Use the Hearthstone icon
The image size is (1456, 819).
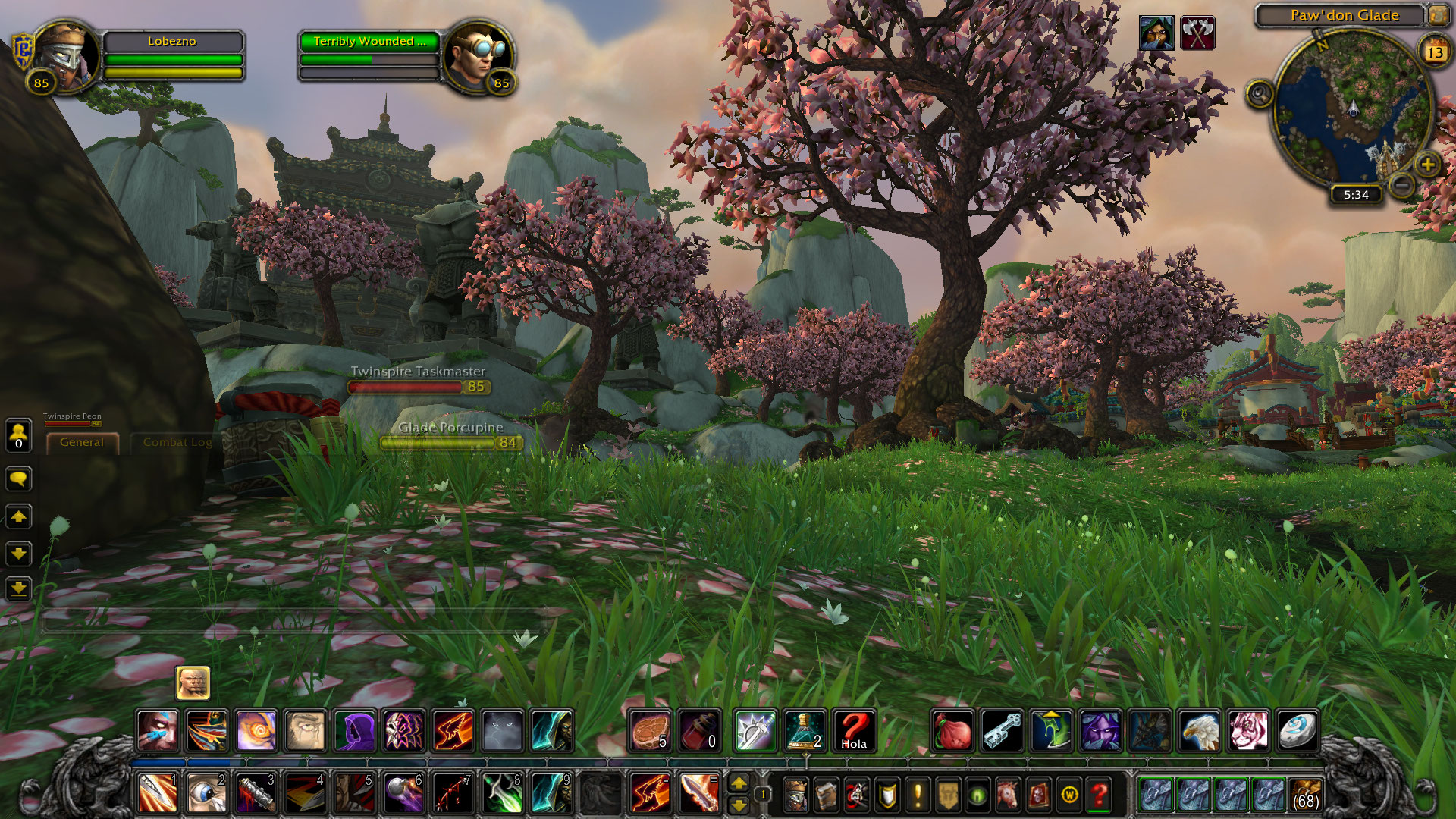tap(1298, 731)
